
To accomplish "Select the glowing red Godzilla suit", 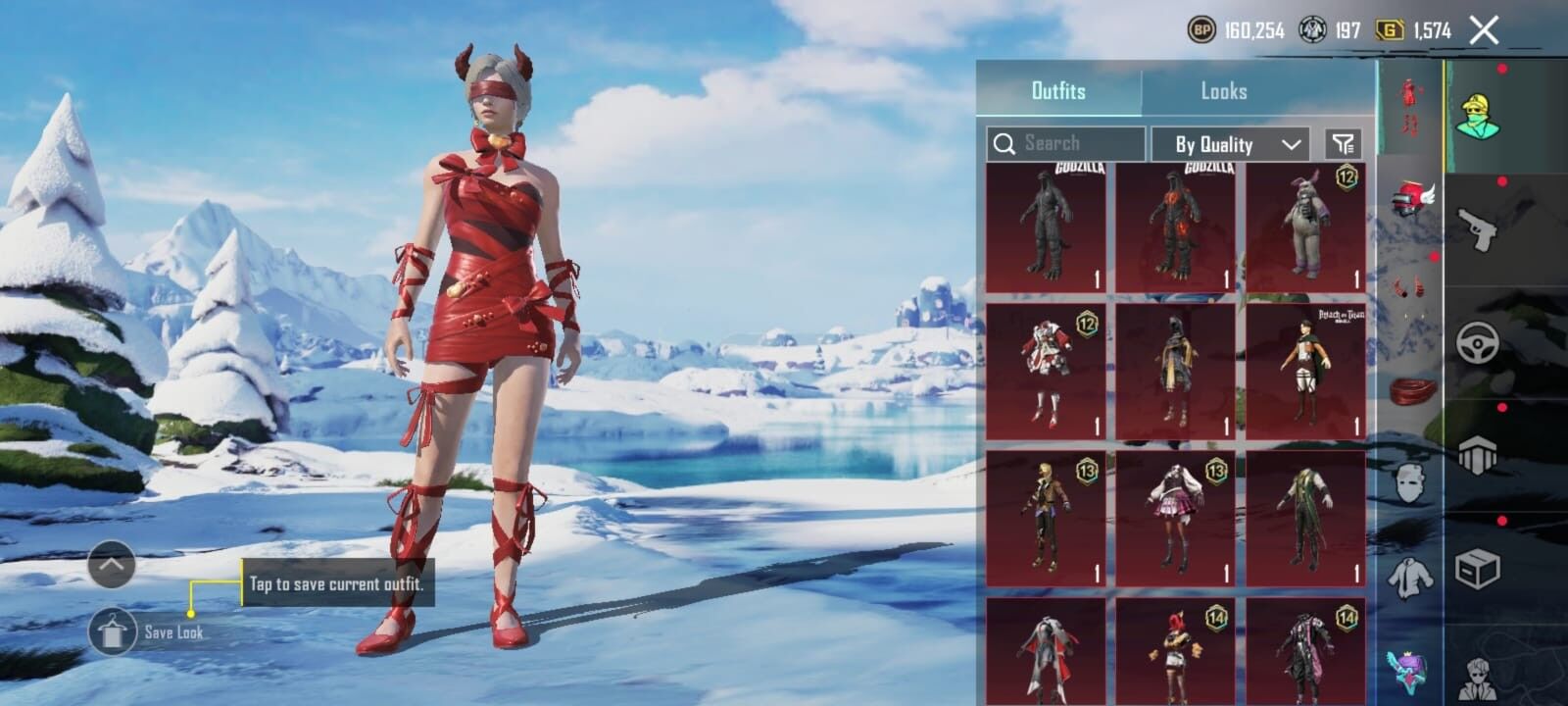I will [1175, 227].
